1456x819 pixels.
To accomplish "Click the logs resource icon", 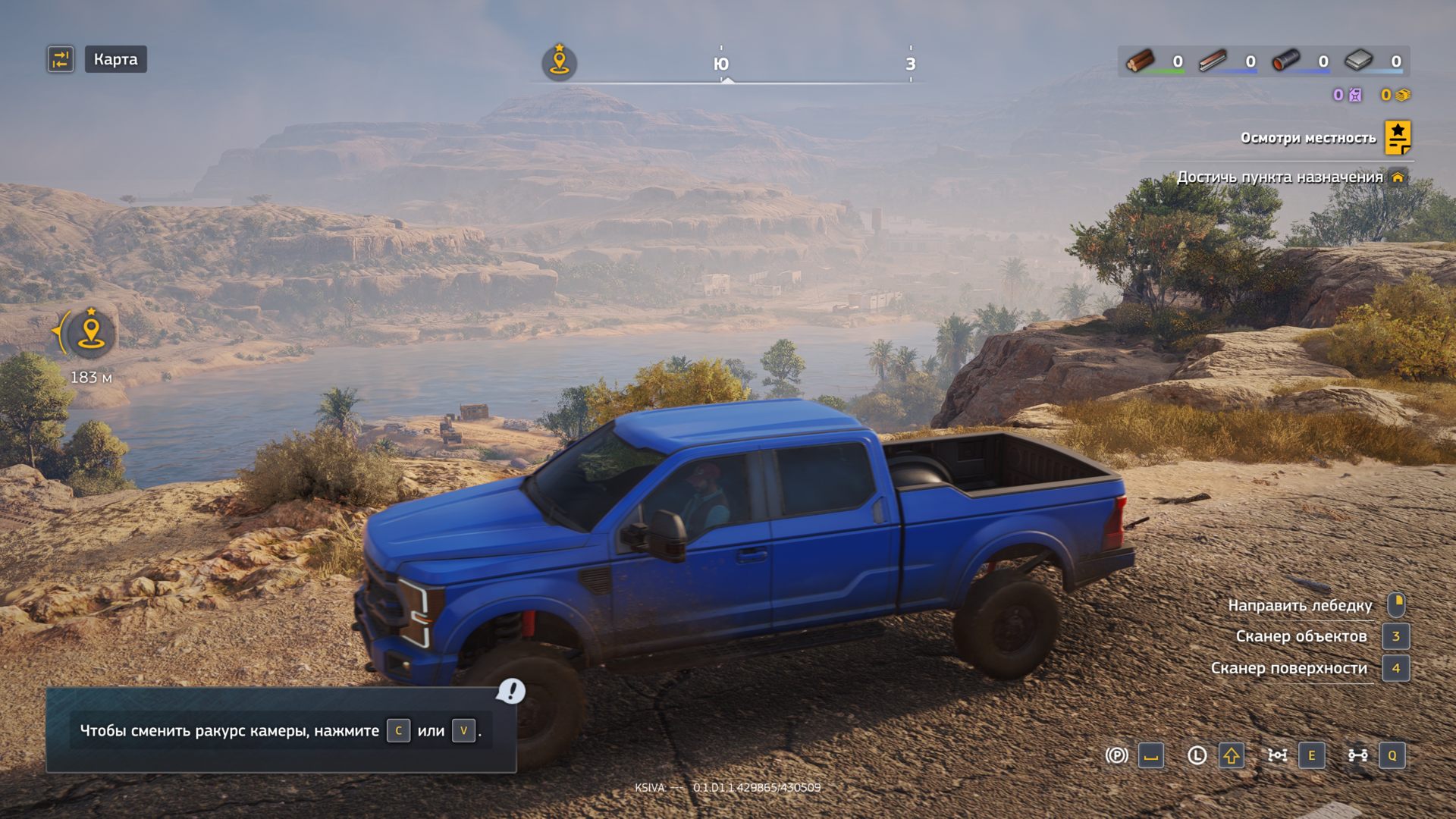I will (1139, 61).
